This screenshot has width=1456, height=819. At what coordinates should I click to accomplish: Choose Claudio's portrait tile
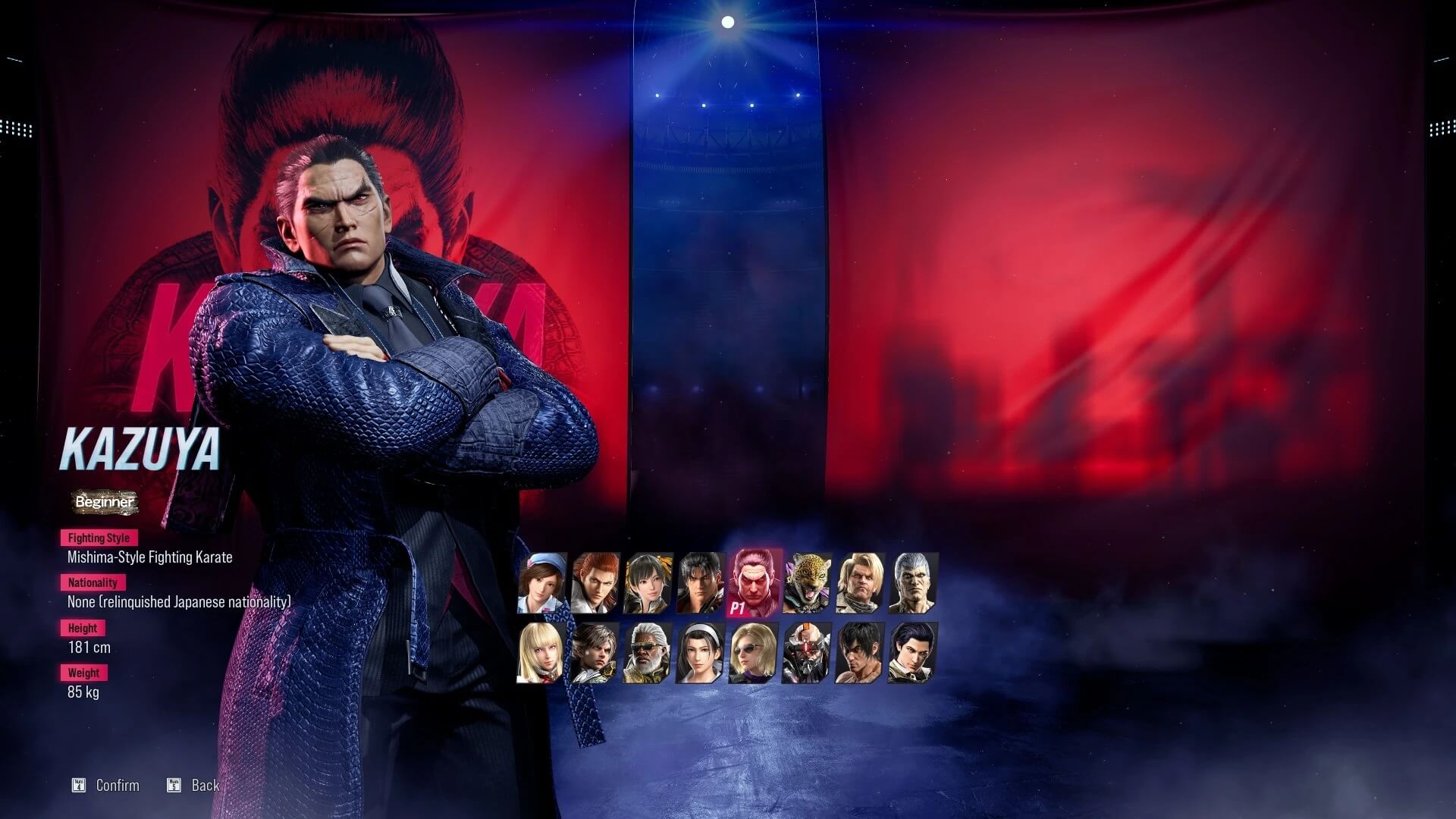pyautogui.click(x=913, y=653)
